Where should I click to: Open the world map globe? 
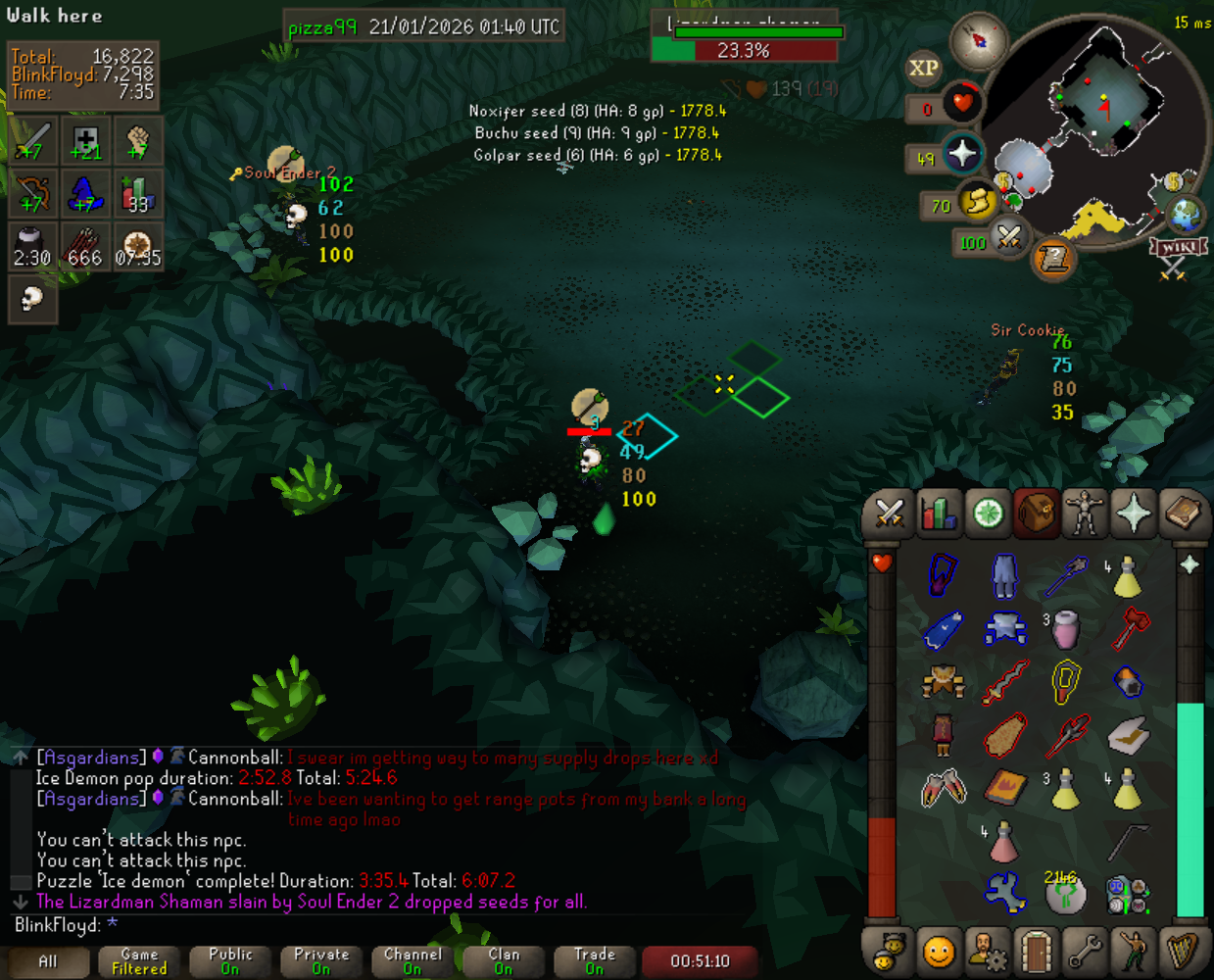coord(1184,214)
